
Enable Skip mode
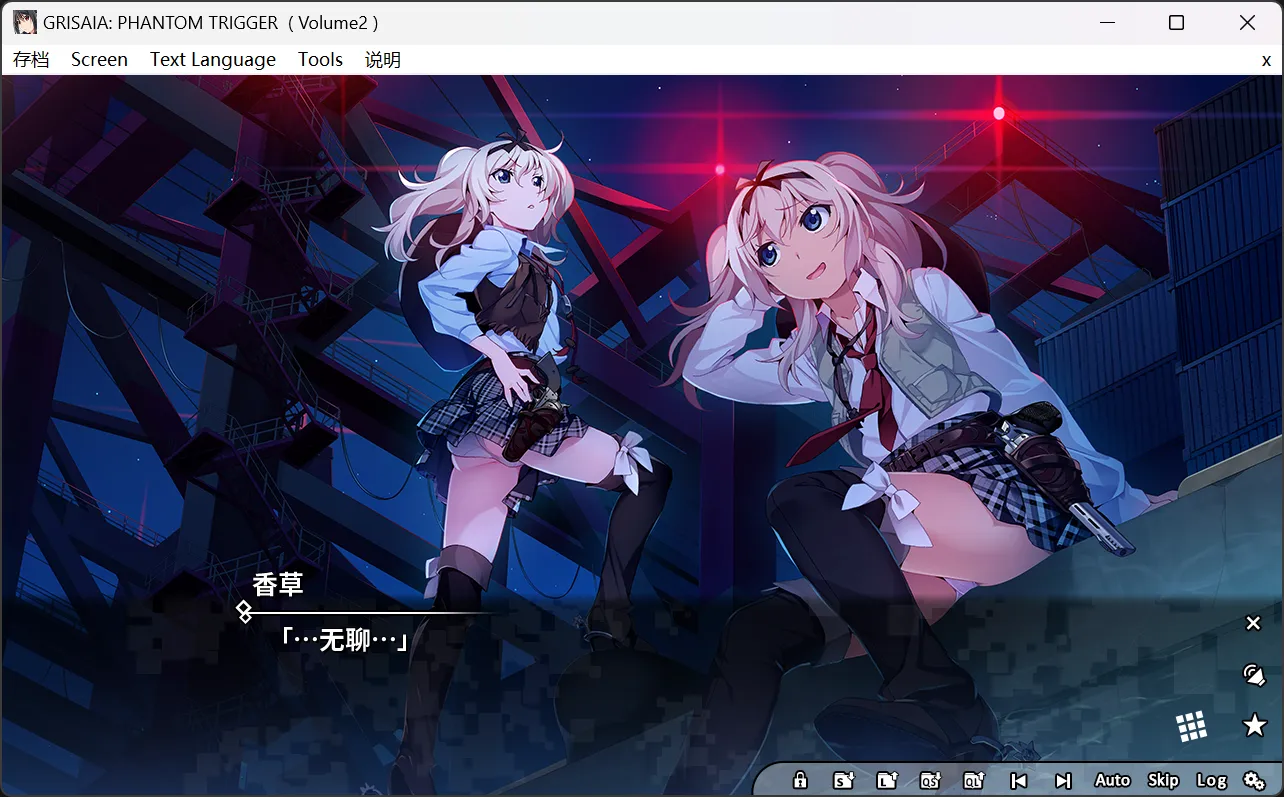pyautogui.click(x=1163, y=780)
